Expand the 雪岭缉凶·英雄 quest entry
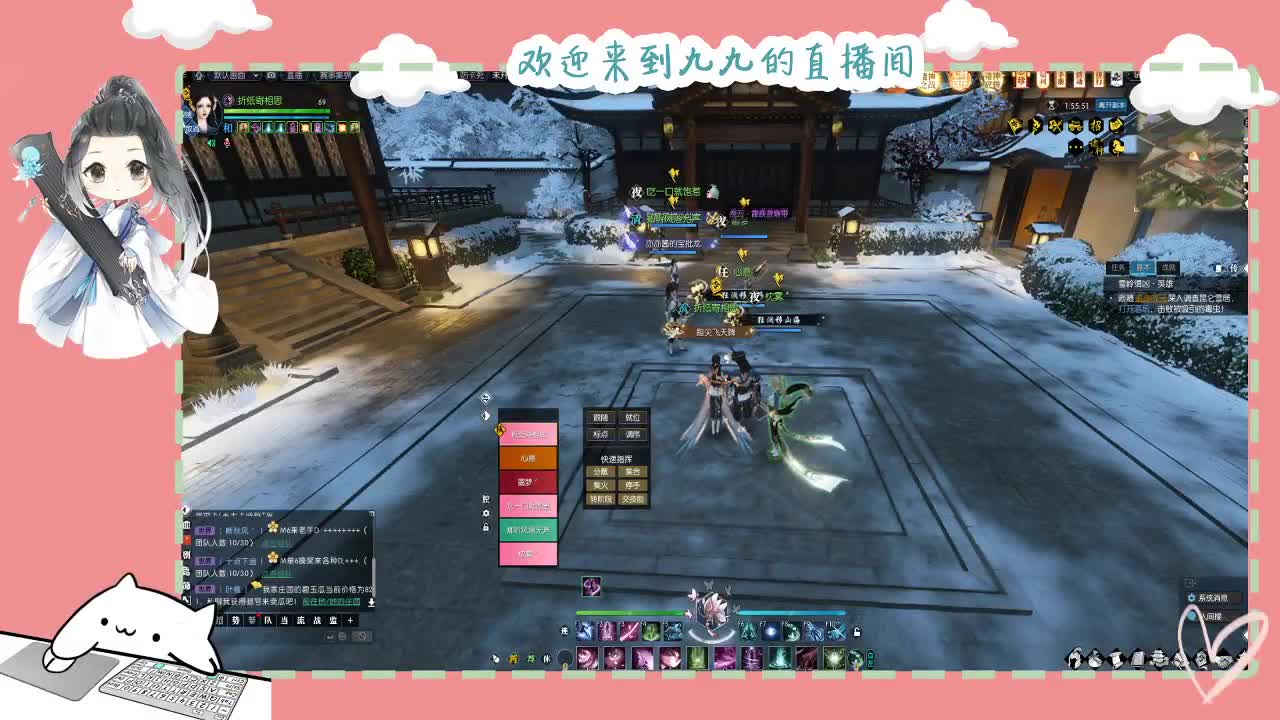This screenshot has height=720, width=1280. pyautogui.click(x=1145, y=283)
